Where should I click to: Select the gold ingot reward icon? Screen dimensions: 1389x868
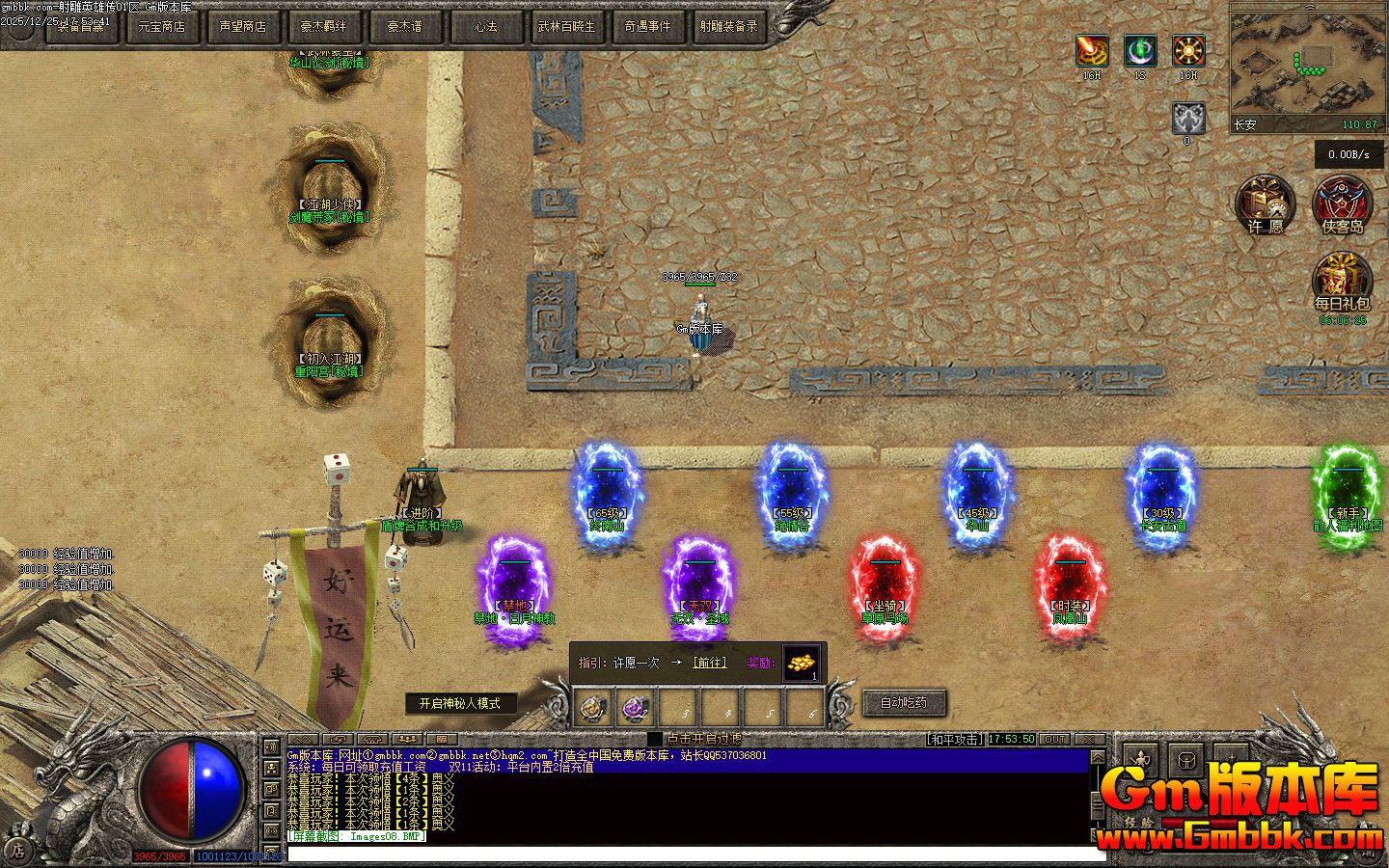click(x=802, y=663)
